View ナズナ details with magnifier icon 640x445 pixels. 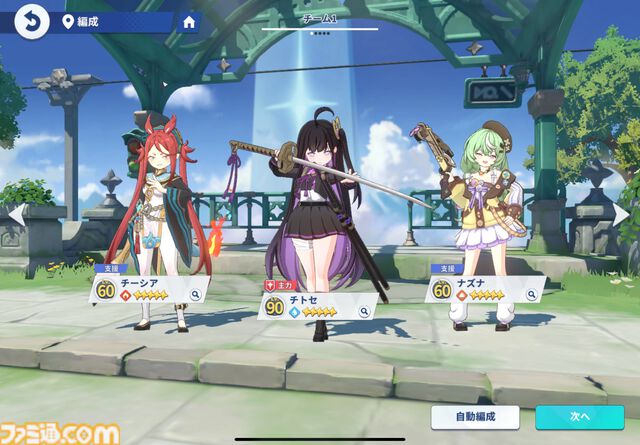click(x=531, y=295)
